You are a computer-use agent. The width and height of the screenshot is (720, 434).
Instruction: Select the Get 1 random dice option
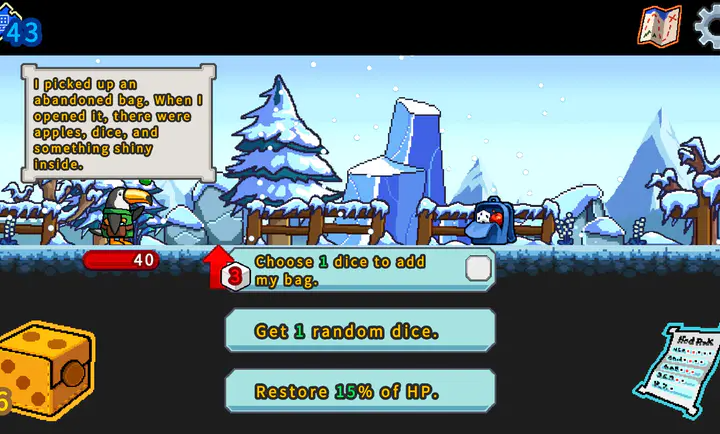[360, 331]
